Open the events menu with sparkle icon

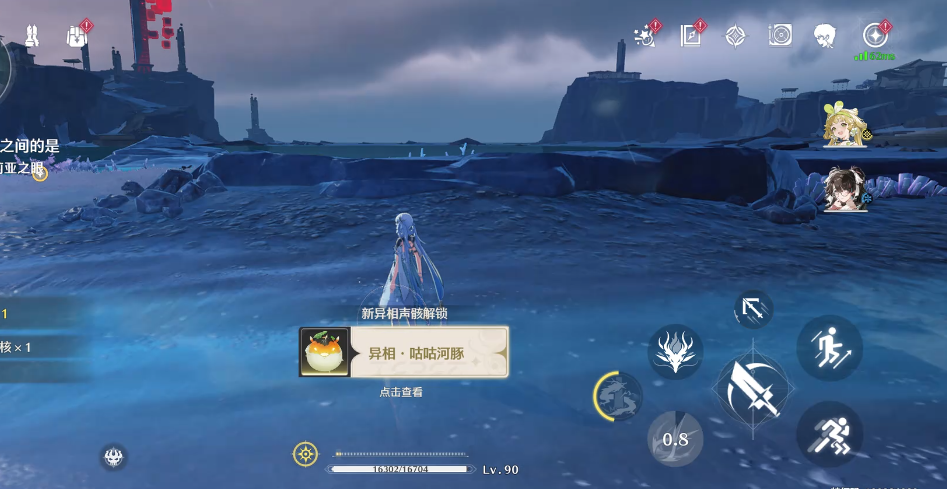tap(645, 36)
